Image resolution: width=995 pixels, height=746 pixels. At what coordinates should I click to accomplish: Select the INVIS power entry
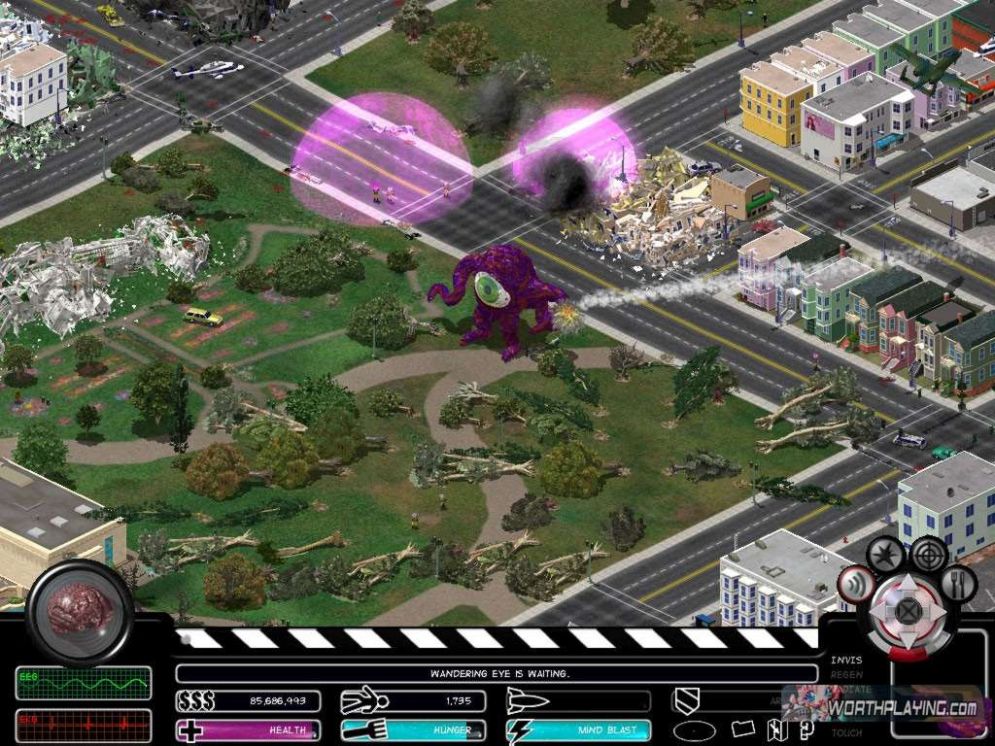click(x=846, y=659)
